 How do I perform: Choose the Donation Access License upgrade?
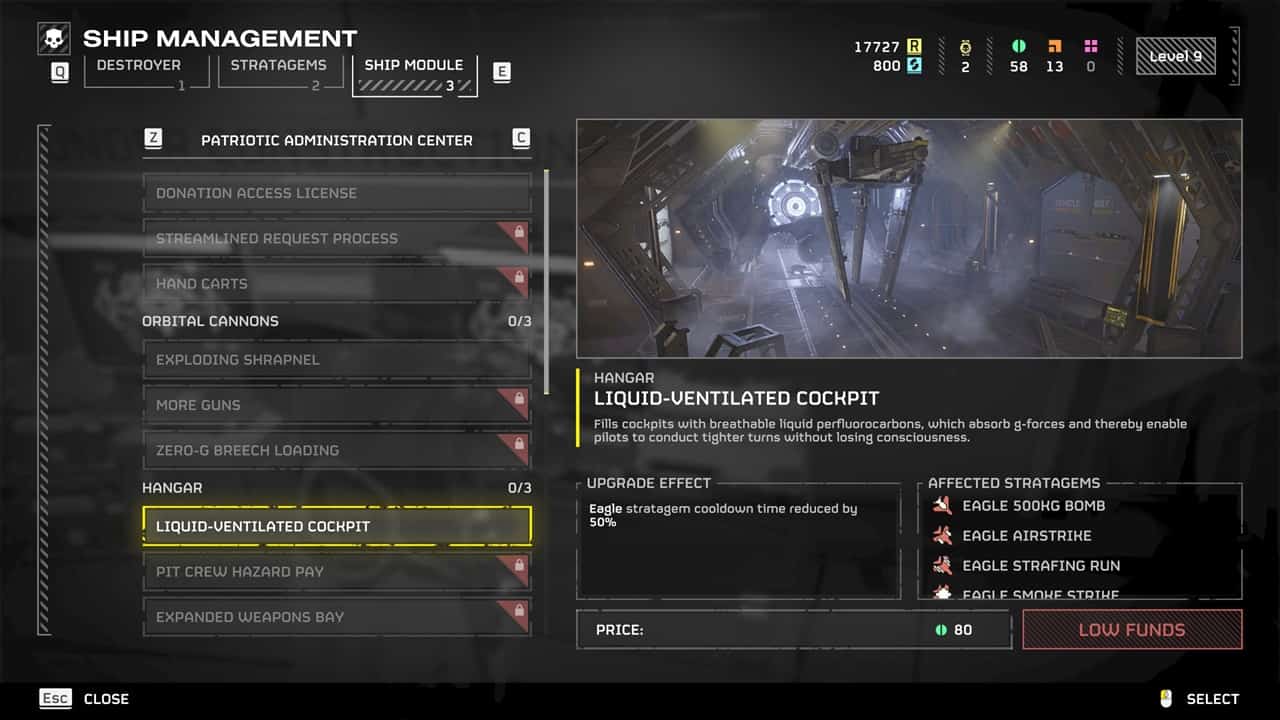click(336, 193)
